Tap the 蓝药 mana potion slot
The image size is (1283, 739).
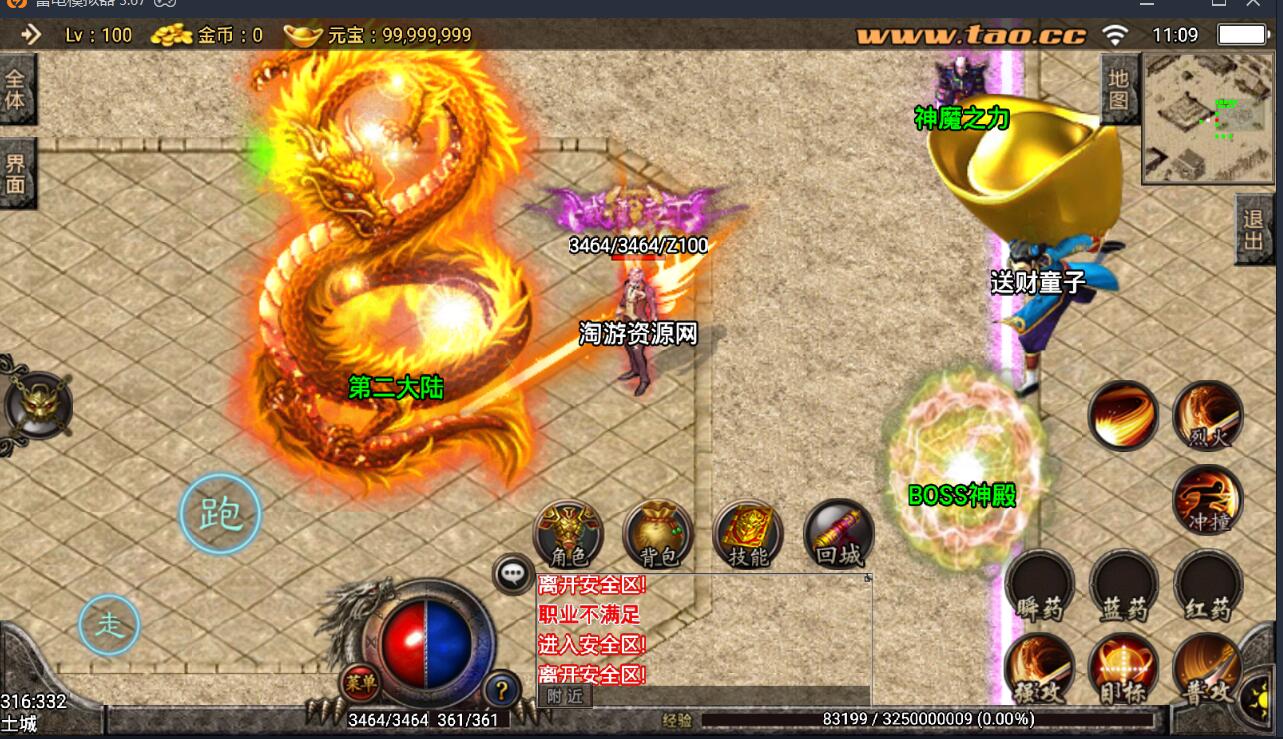point(1124,585)
